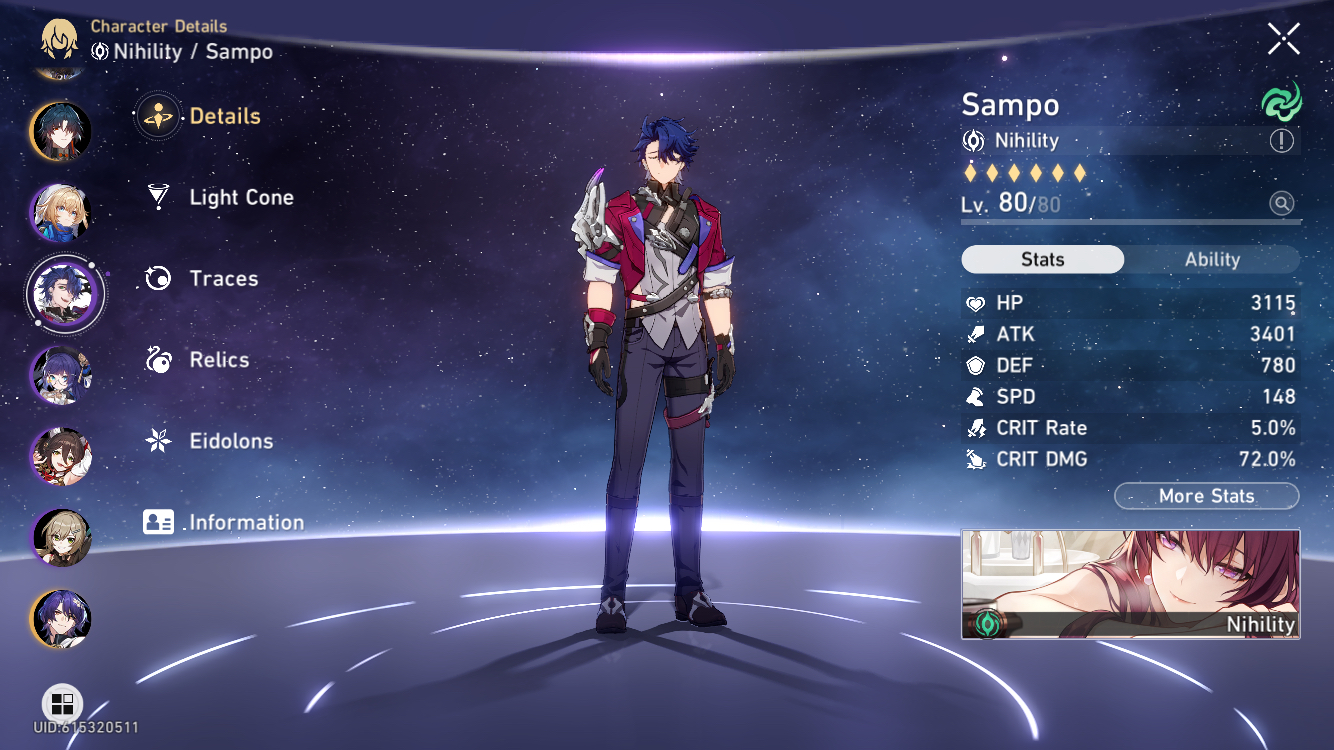Screen dimensions: 1334x750
Task: Select the Information card icon
Action: 156,521
